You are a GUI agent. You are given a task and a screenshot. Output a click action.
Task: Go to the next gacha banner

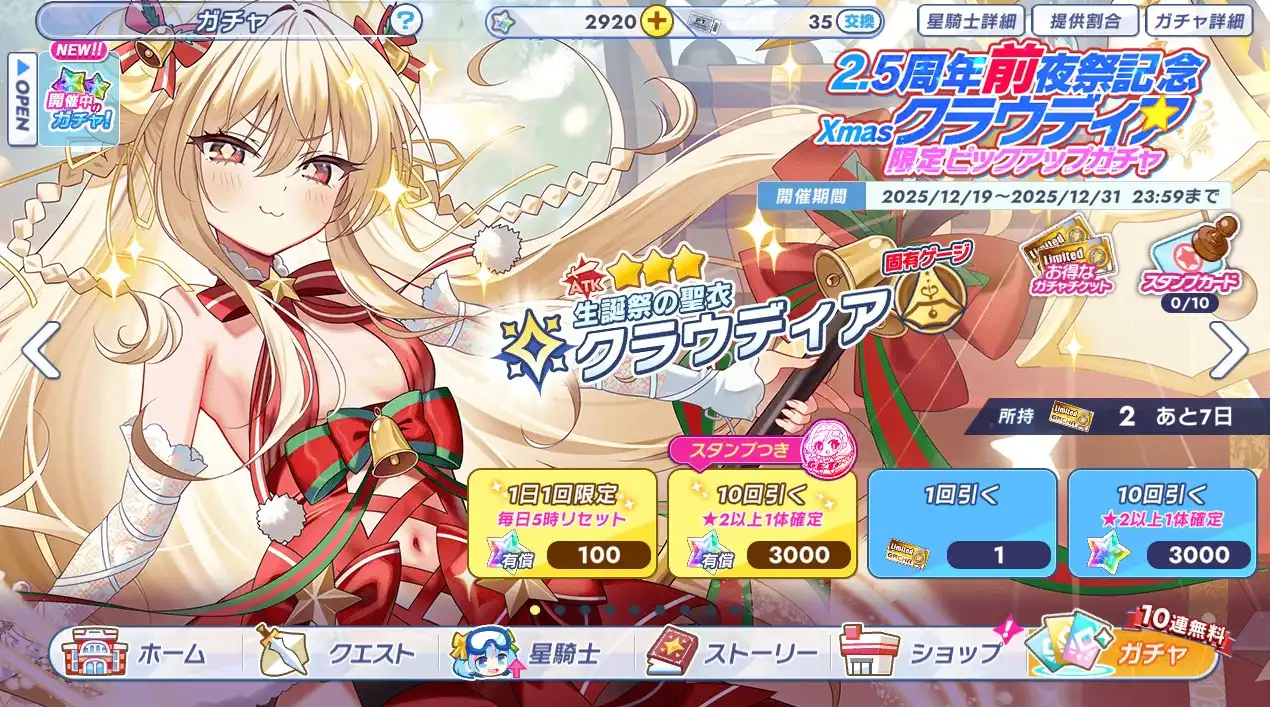pyautogui.click(x=1228, y=349)
